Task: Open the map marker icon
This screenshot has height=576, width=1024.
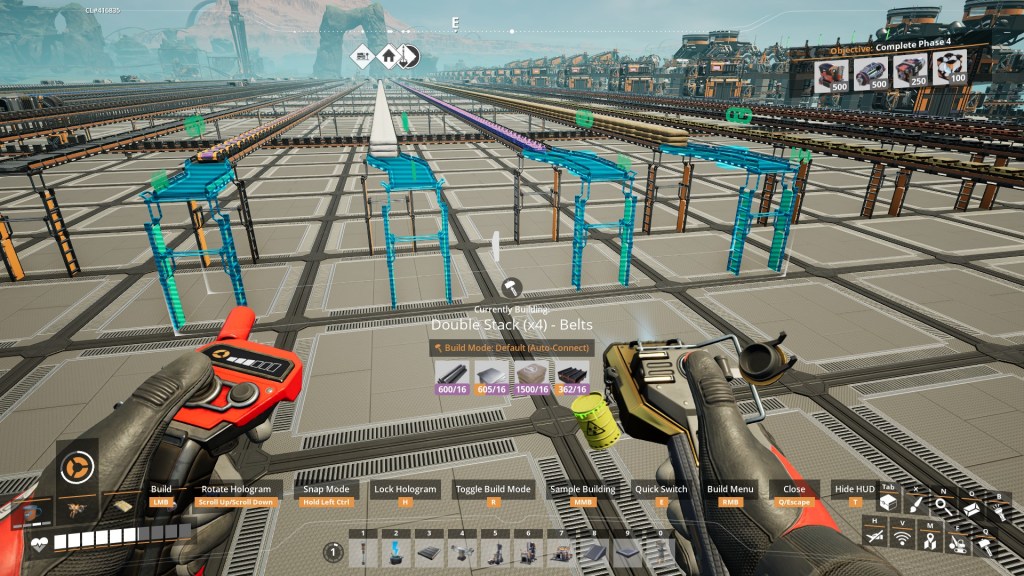Action: pyautogui.click(x=929, y=541)
